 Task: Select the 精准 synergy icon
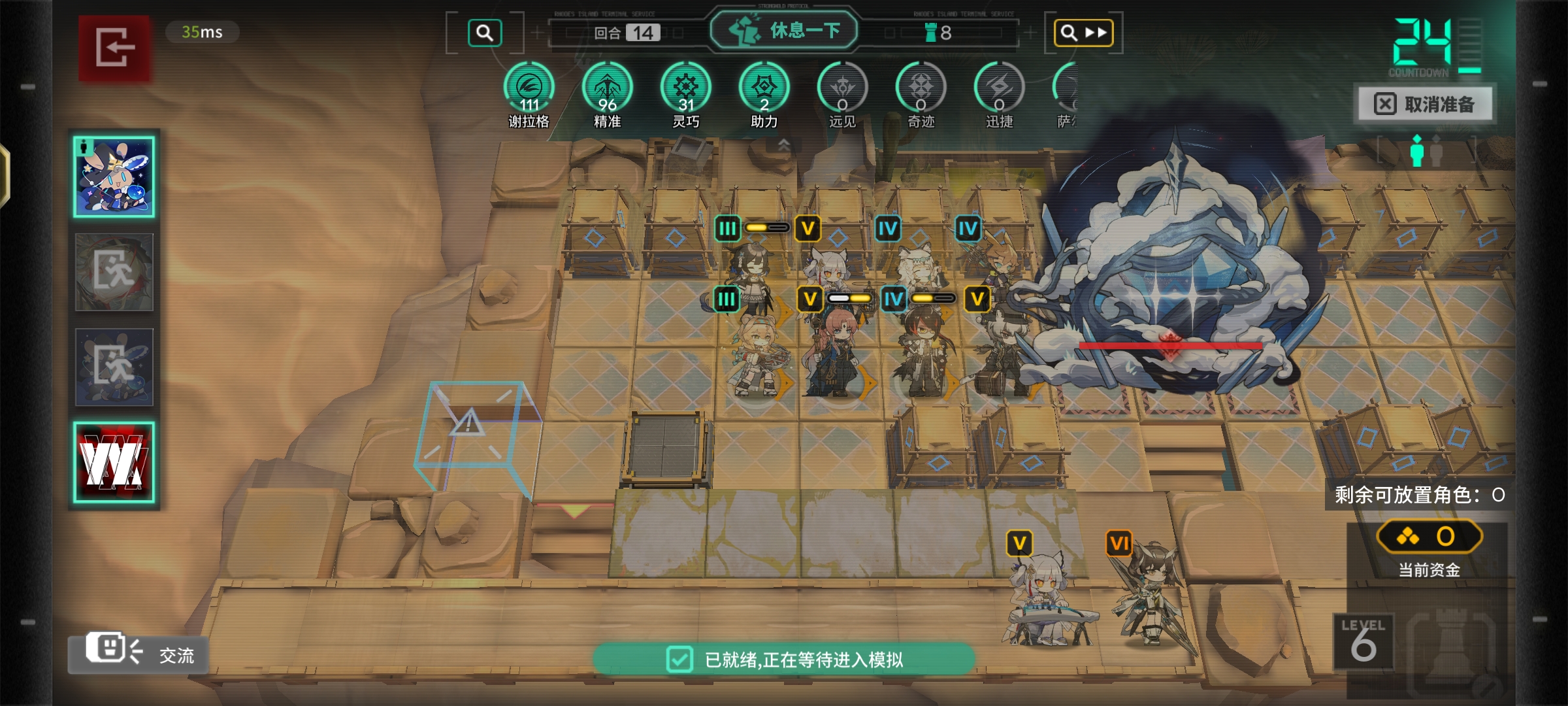(x=608, y=88)
